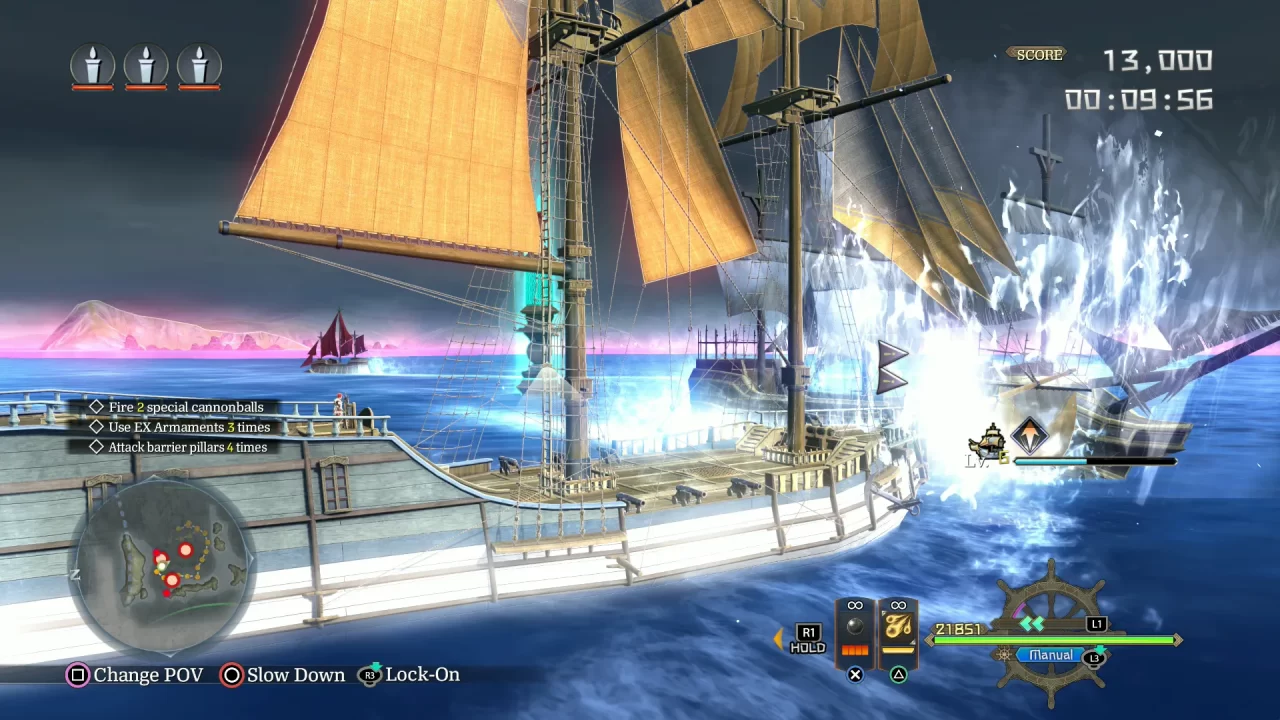Select the 'Attack barrier pillars 4 times' objective
The height and width of the screenshot is (720, 1280).
pyautogui.click(x=187, y=447)
